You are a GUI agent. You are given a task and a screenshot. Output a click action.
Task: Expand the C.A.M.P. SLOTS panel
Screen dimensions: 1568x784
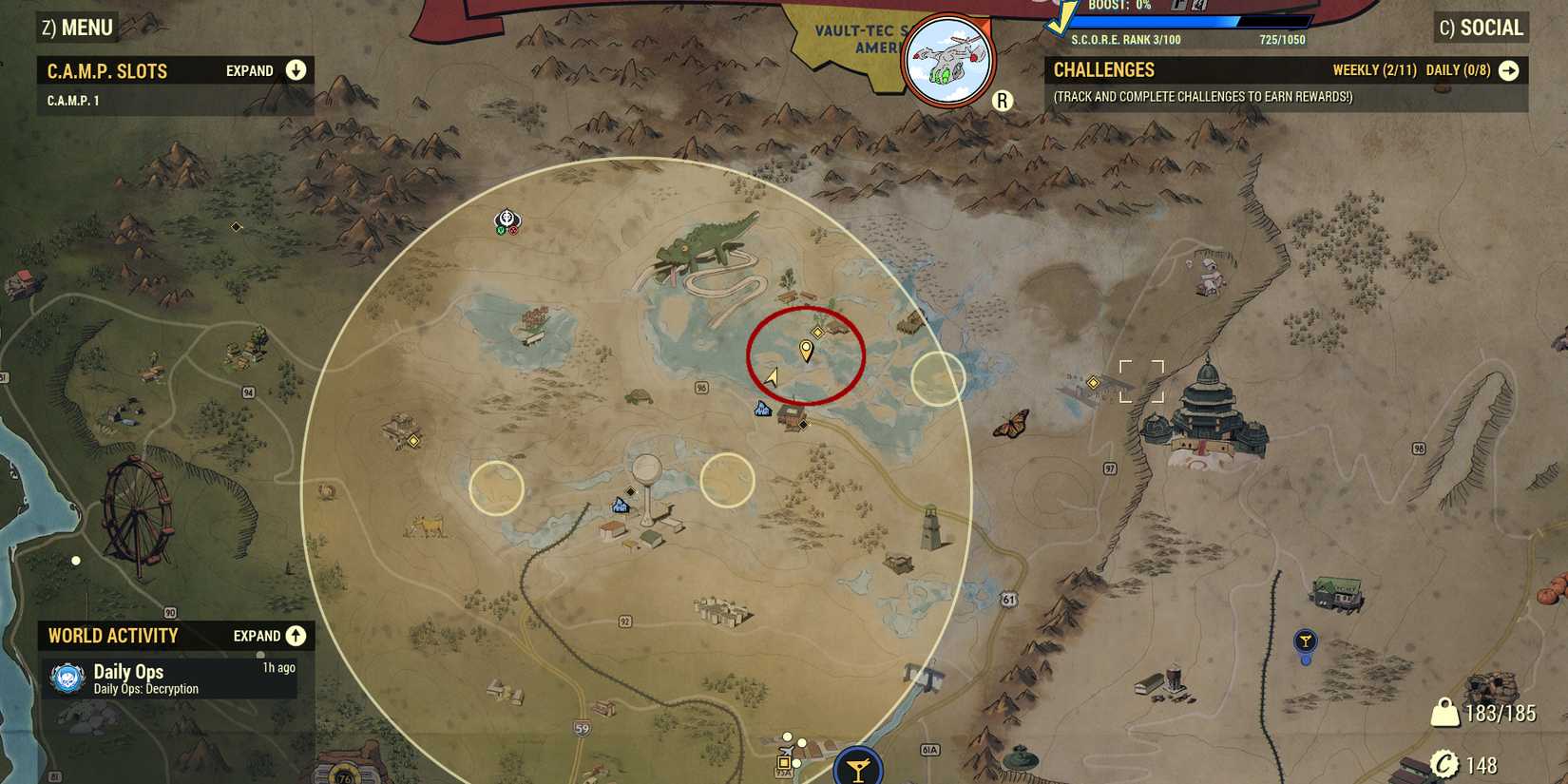tap(295, 70)
